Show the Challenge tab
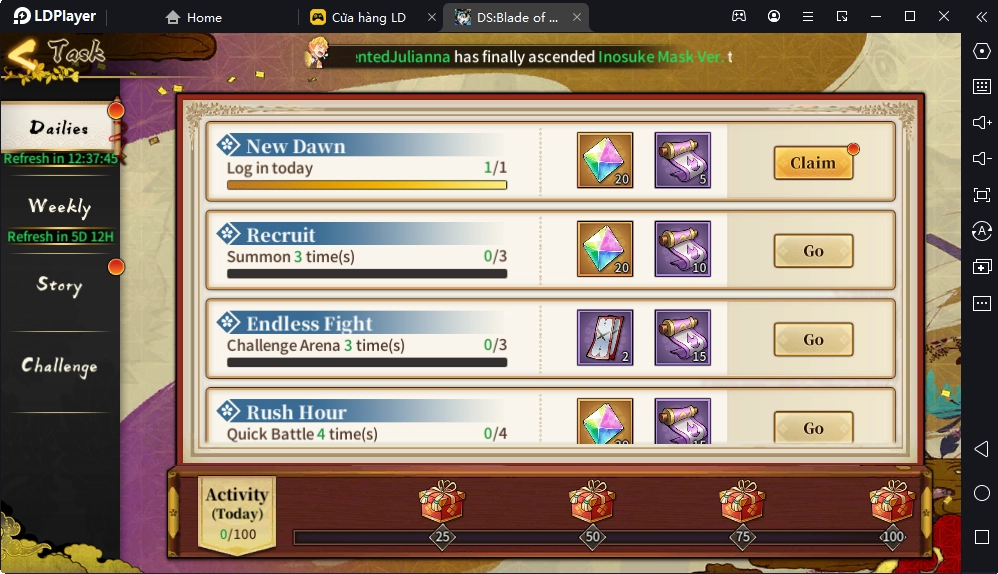 pos(59,366)
